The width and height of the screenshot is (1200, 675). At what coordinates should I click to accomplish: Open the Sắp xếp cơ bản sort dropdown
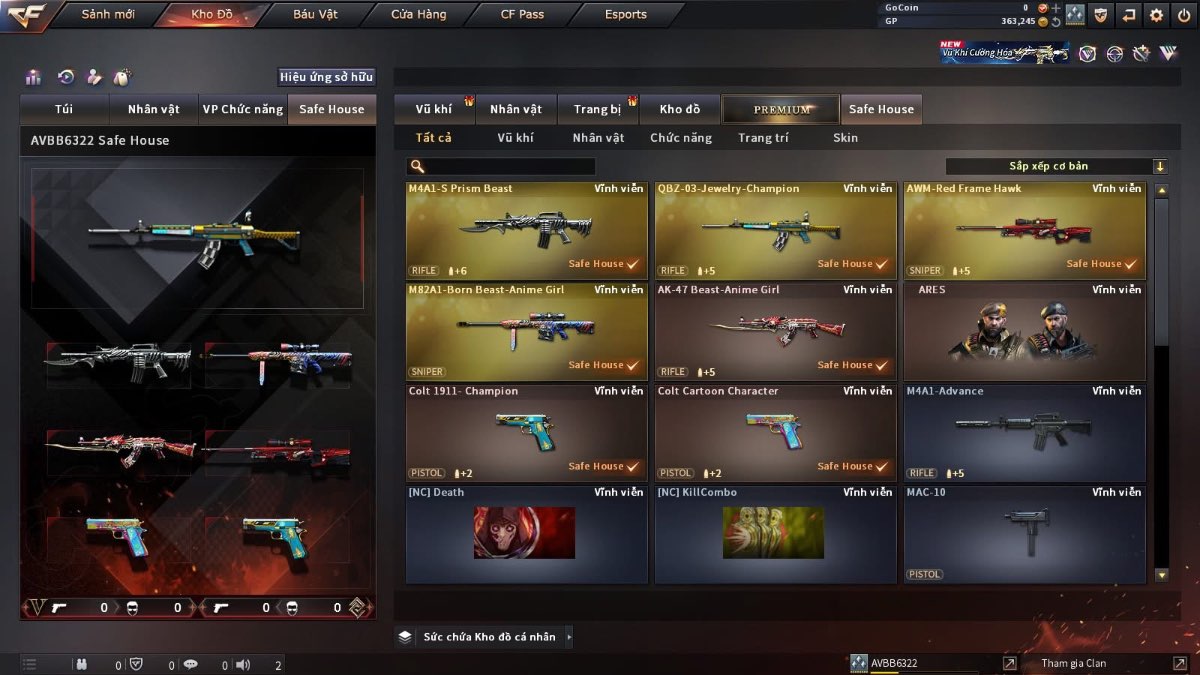1056,167
